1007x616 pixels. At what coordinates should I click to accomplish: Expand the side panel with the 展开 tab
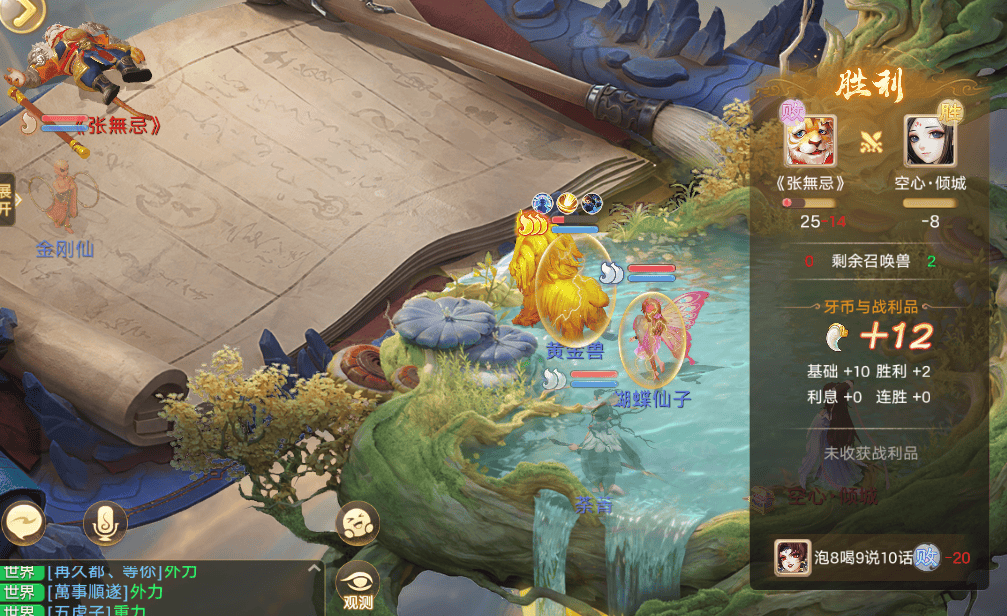(x=6, y=199)
